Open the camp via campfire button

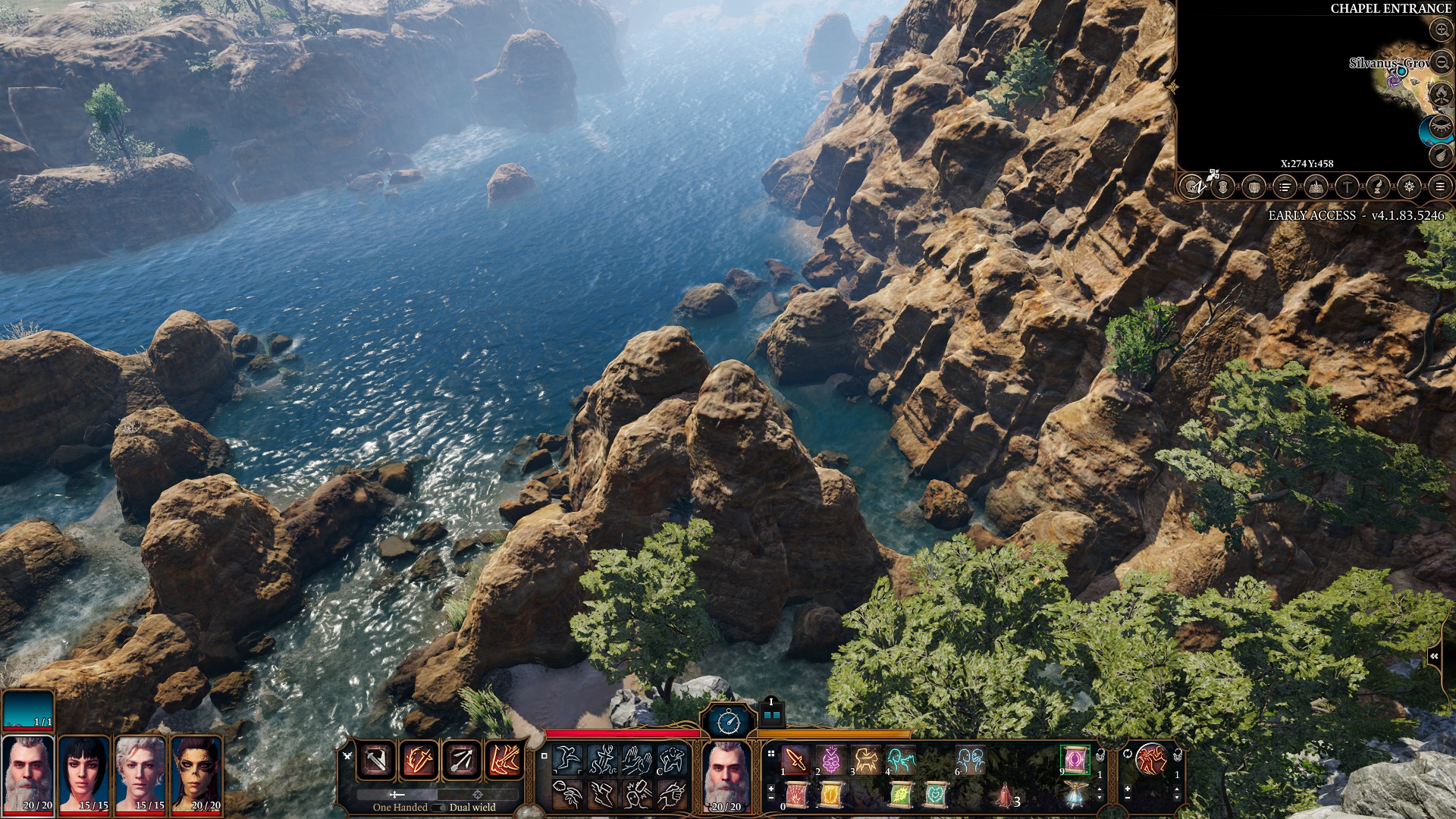pos(1441,94)
